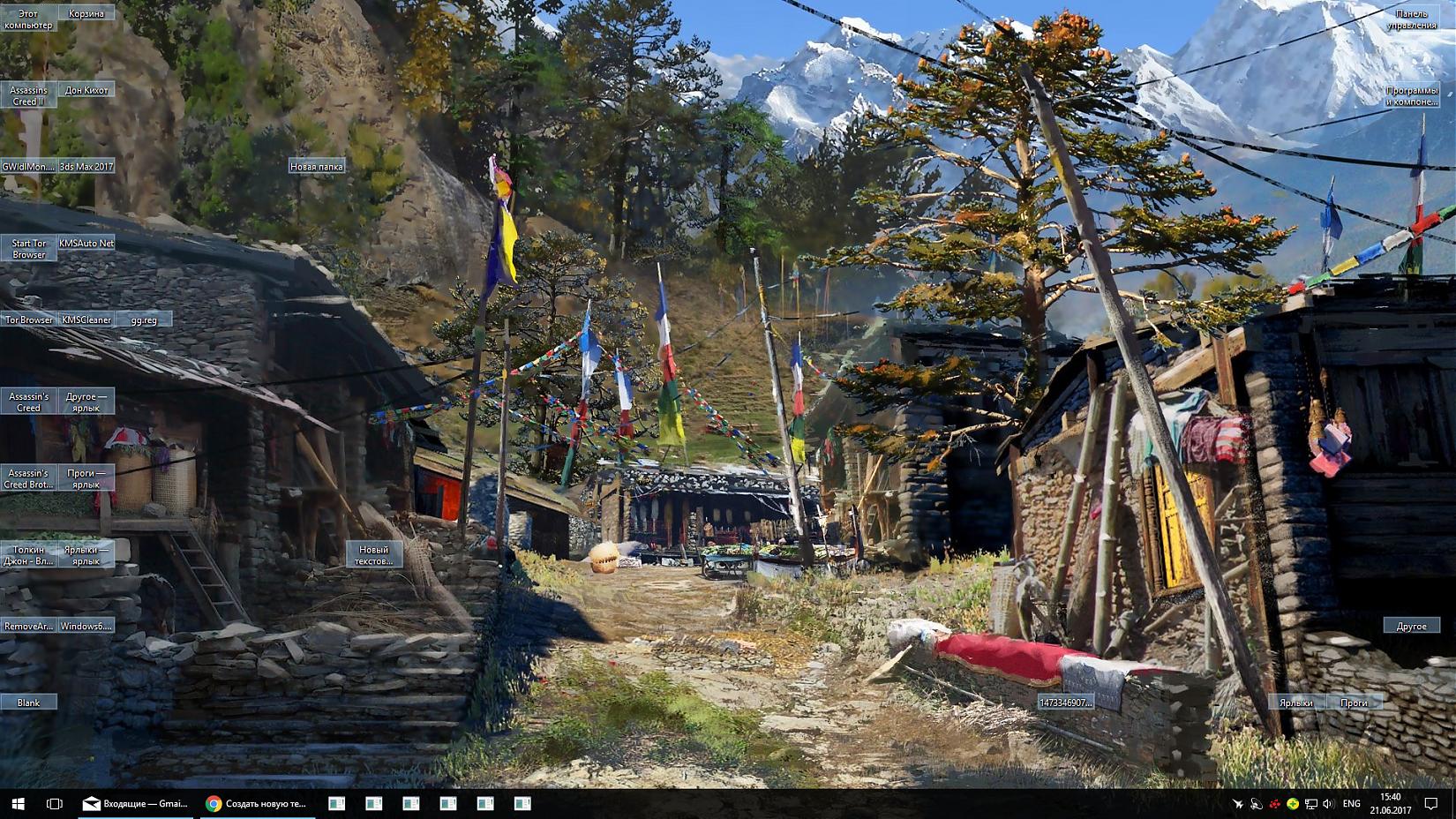Image resolution: width=1456 pixels, height=819 pixels.
Task: Switch to the Chrome window in the taskbar
Action: (x=257, y=803)
